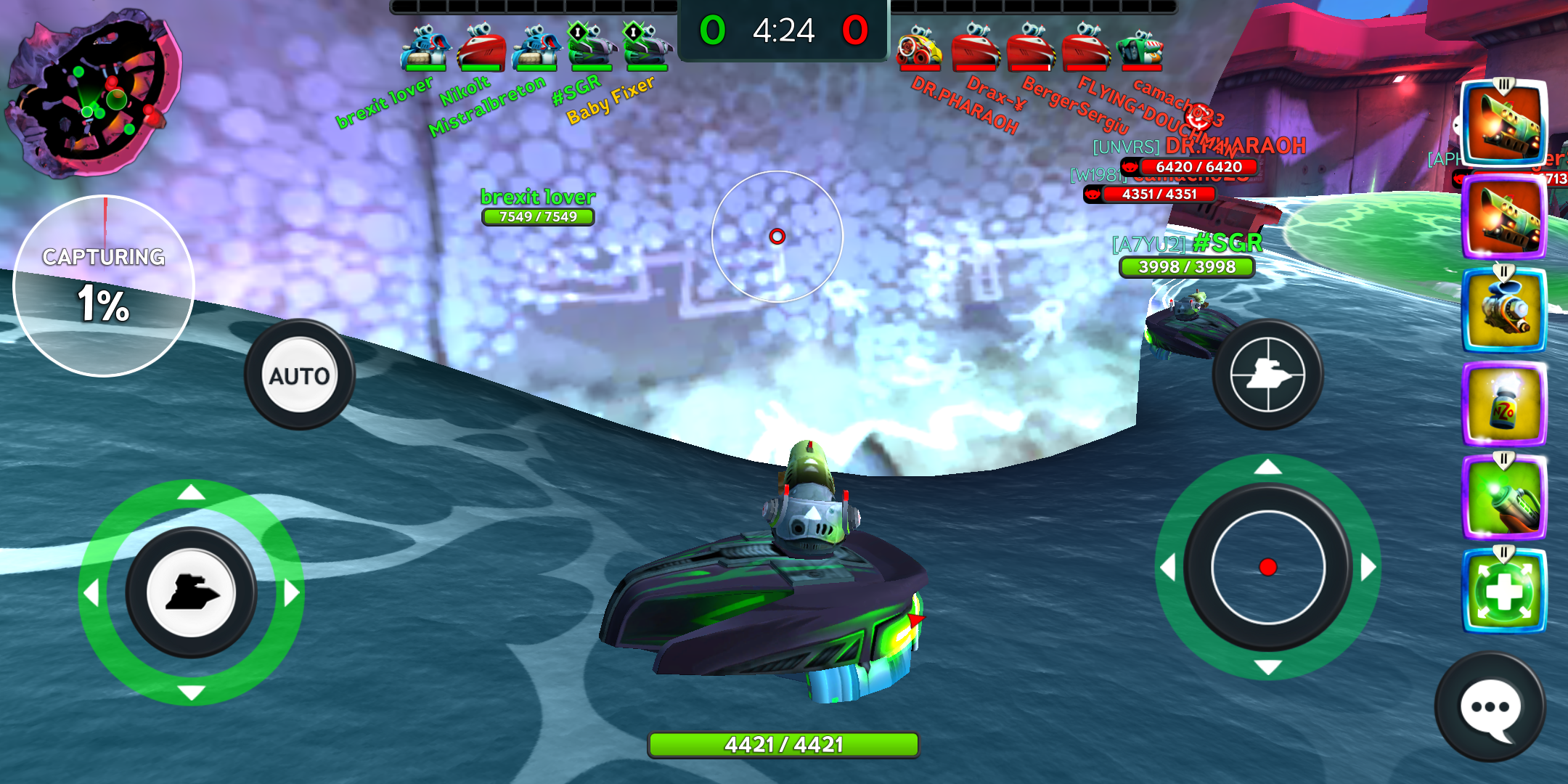This screenshot has width=1568, height=784.
Task: Tap the forward arrow on movement pad
Action: coord(191,494)
